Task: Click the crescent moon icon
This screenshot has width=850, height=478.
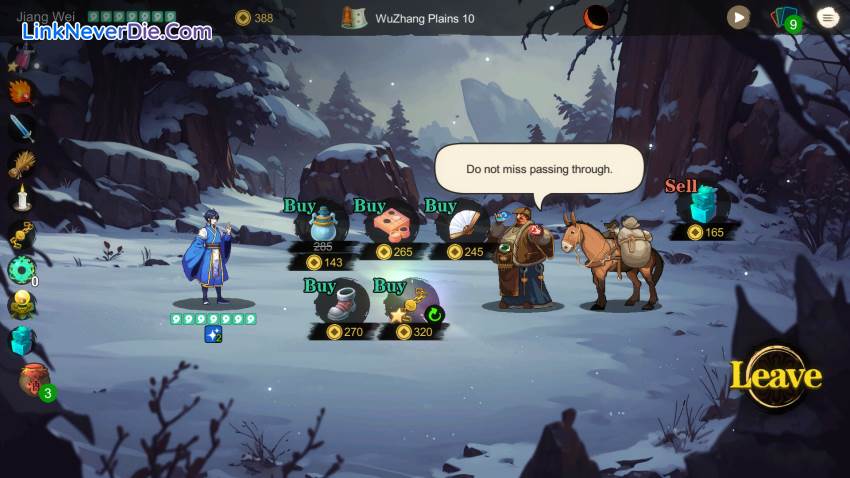Action: (596, 17)
